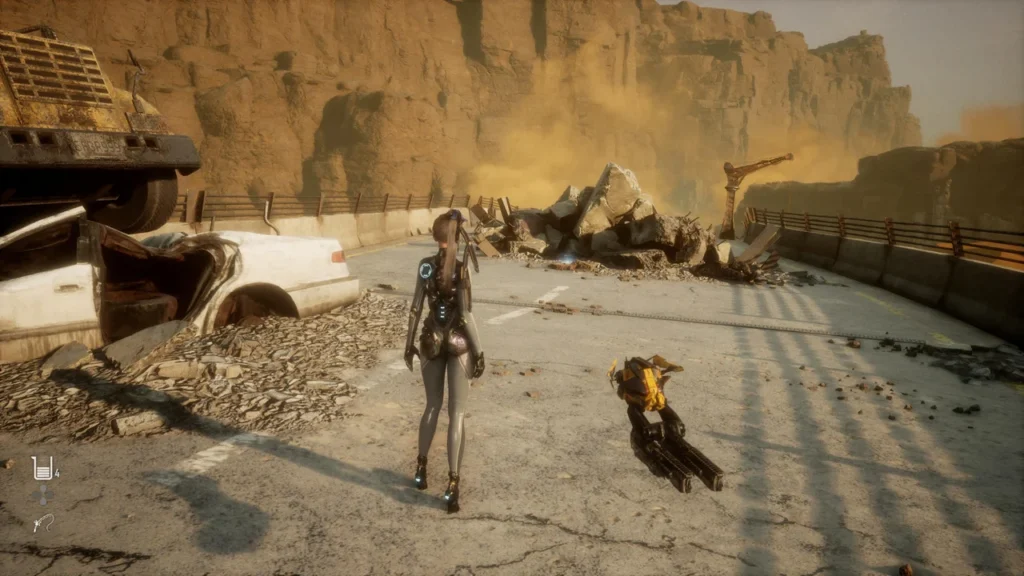
Task: Select the fishing rod icon
Action: (x=43, y=522)
